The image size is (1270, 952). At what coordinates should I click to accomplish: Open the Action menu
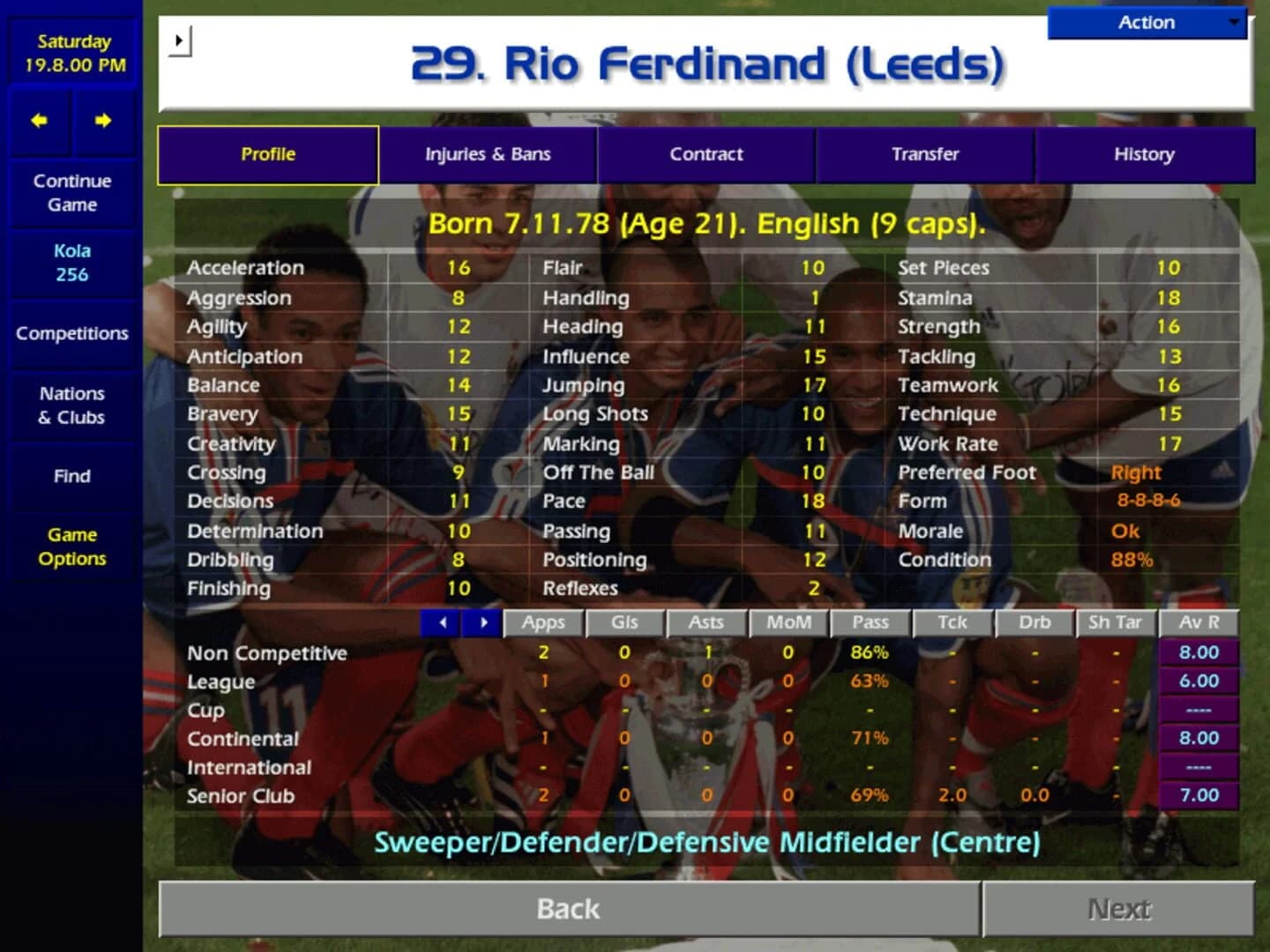[1146, 23]
